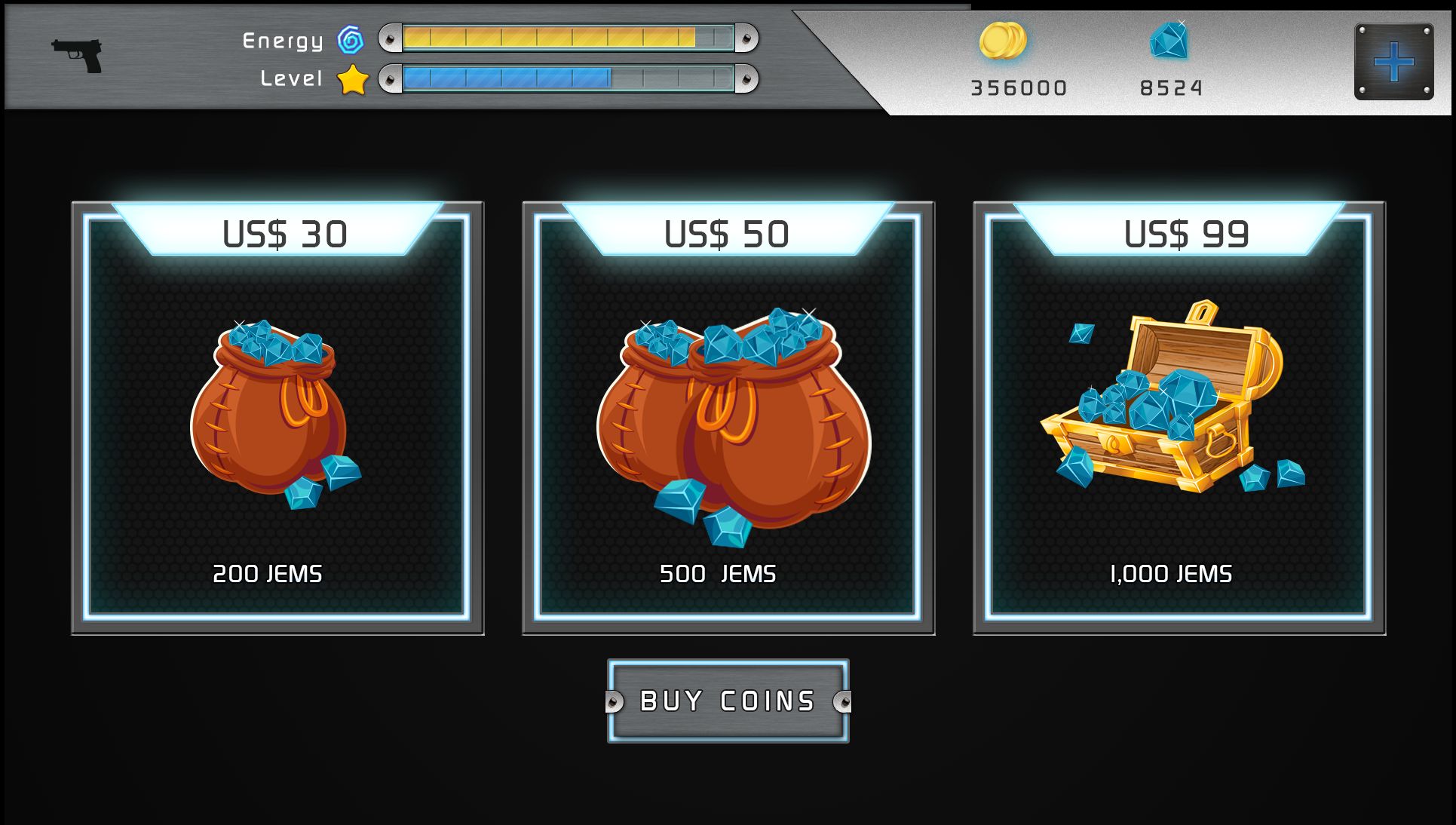Tap the gold coins stack icon
This screenshot has height=825, width=1456.
coord(1003,41)
